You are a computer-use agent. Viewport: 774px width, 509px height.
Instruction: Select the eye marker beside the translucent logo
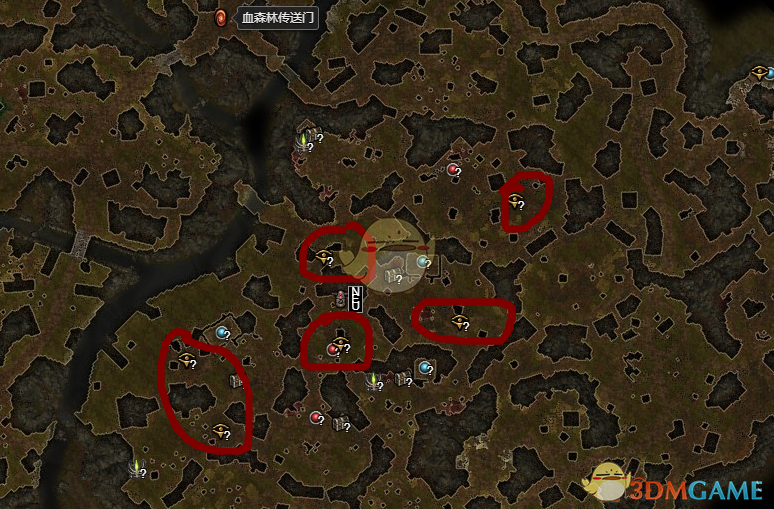coord(323,256)
